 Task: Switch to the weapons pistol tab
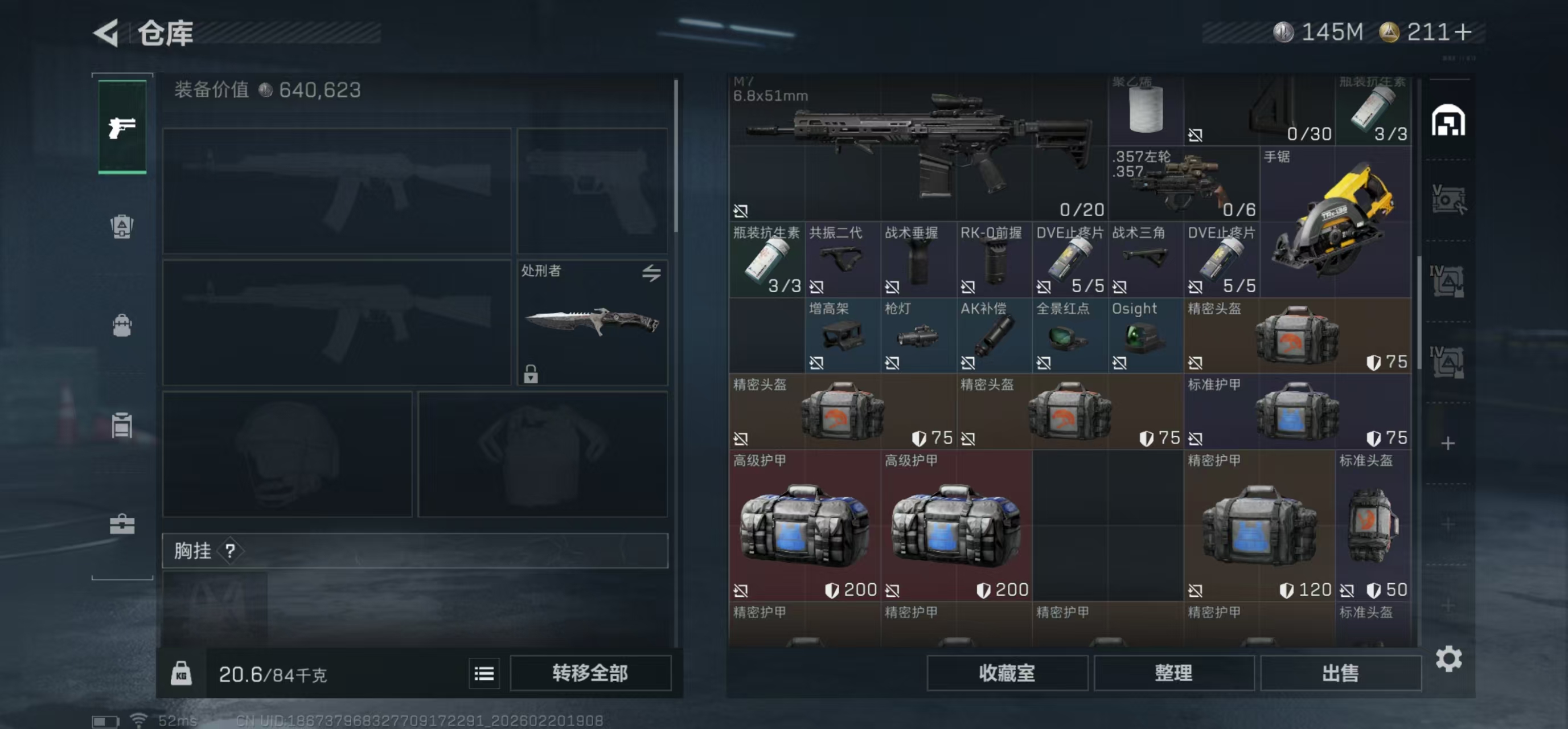122,126
